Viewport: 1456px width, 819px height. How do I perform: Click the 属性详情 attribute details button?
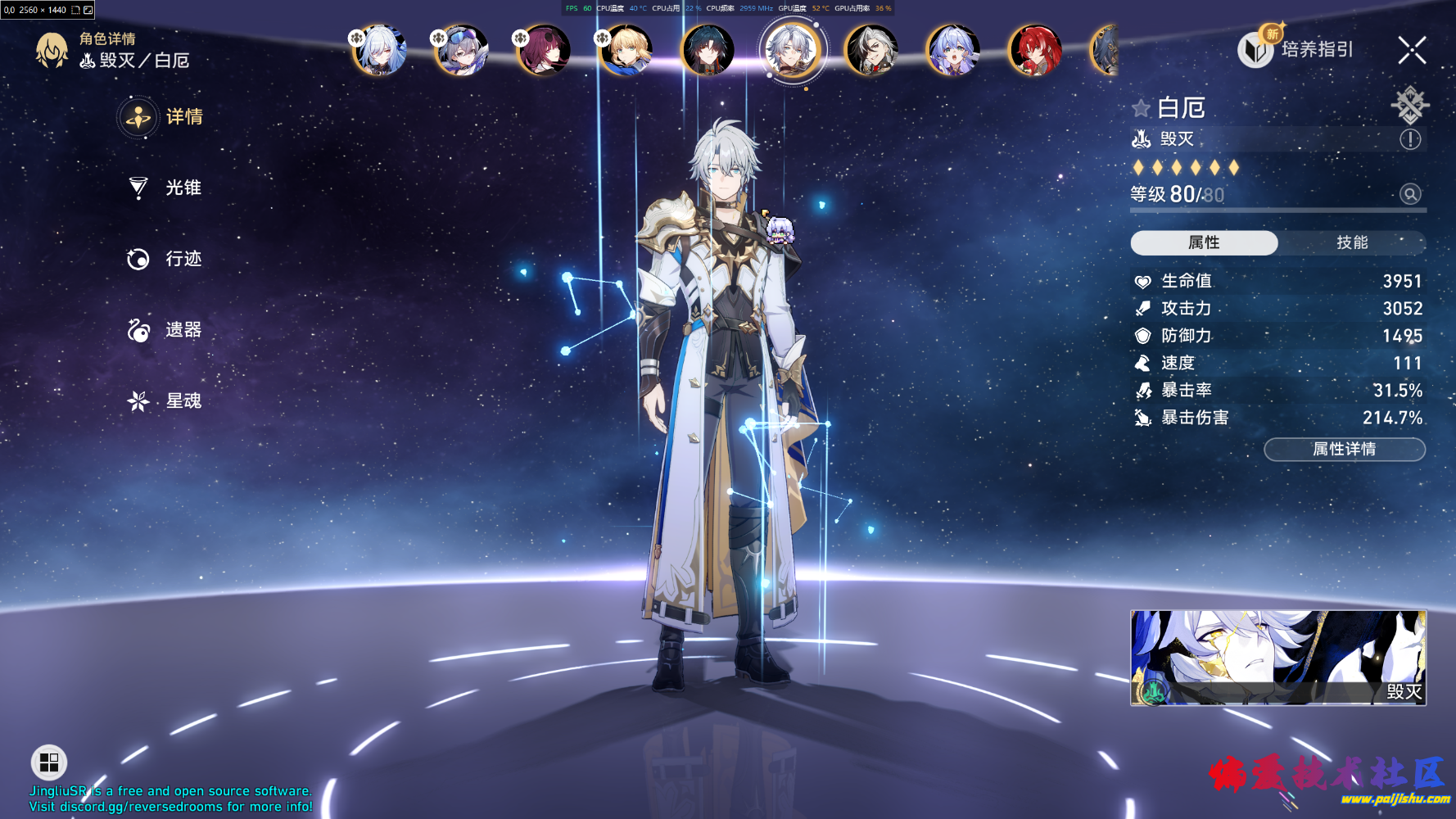(1344, 449)
